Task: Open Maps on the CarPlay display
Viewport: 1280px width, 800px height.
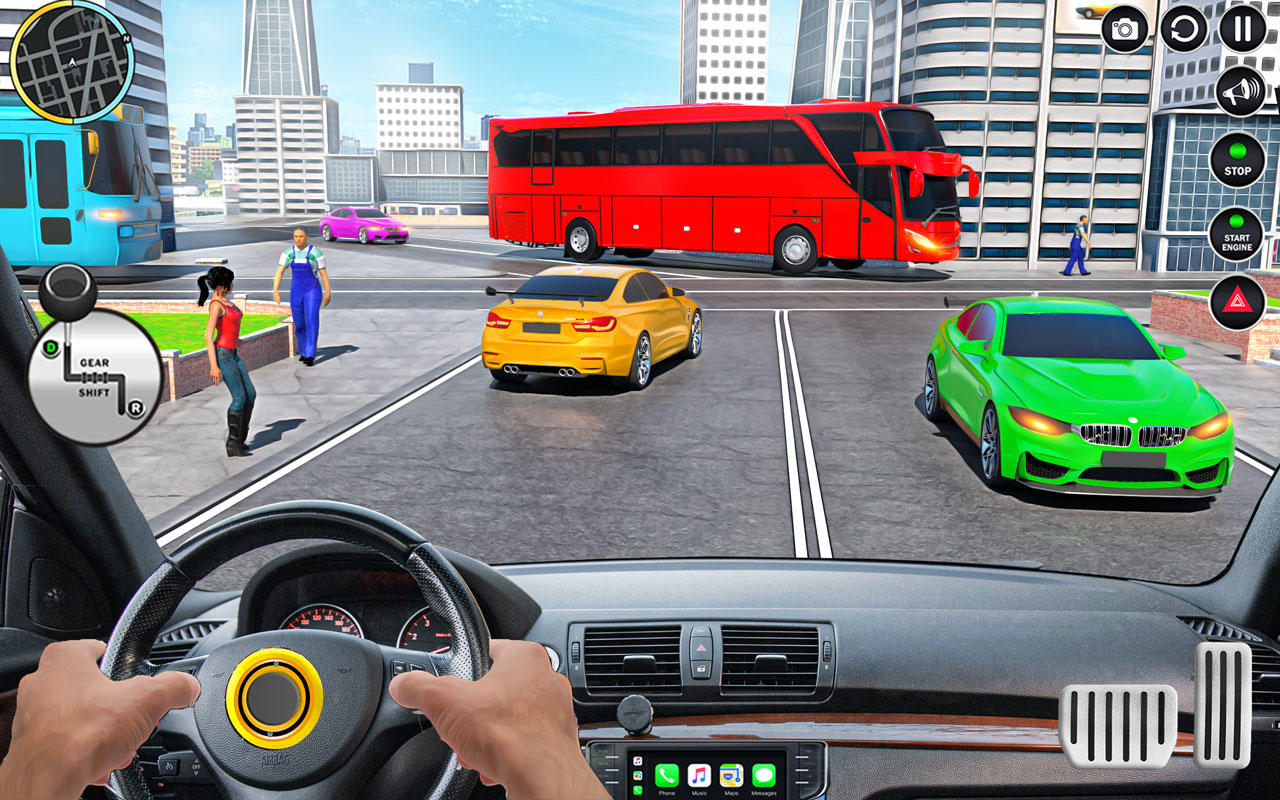Action: 731,776
